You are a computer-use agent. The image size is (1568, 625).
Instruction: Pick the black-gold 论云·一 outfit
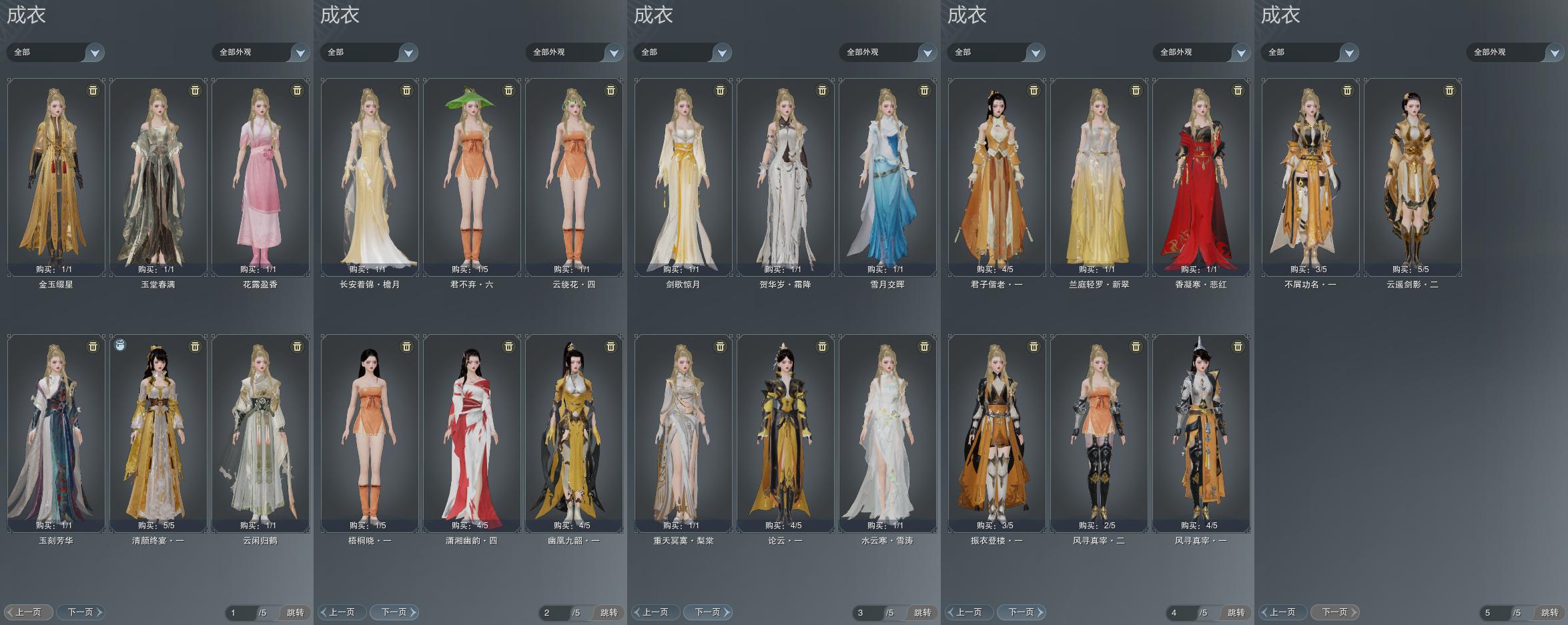point(785,433)
